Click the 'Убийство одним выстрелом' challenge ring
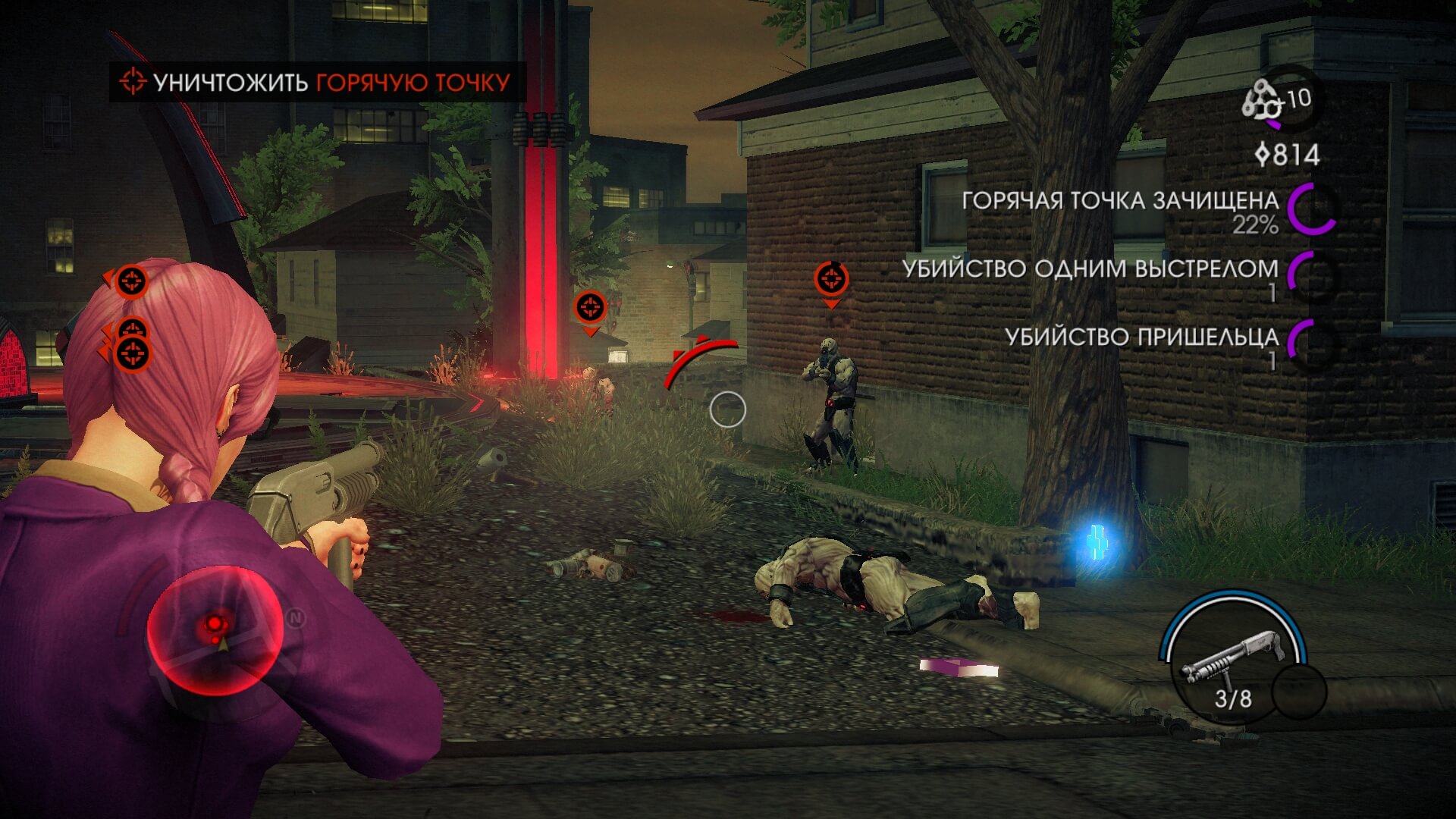Screen dimensions: 1456x819 (x=1313, y=277)
